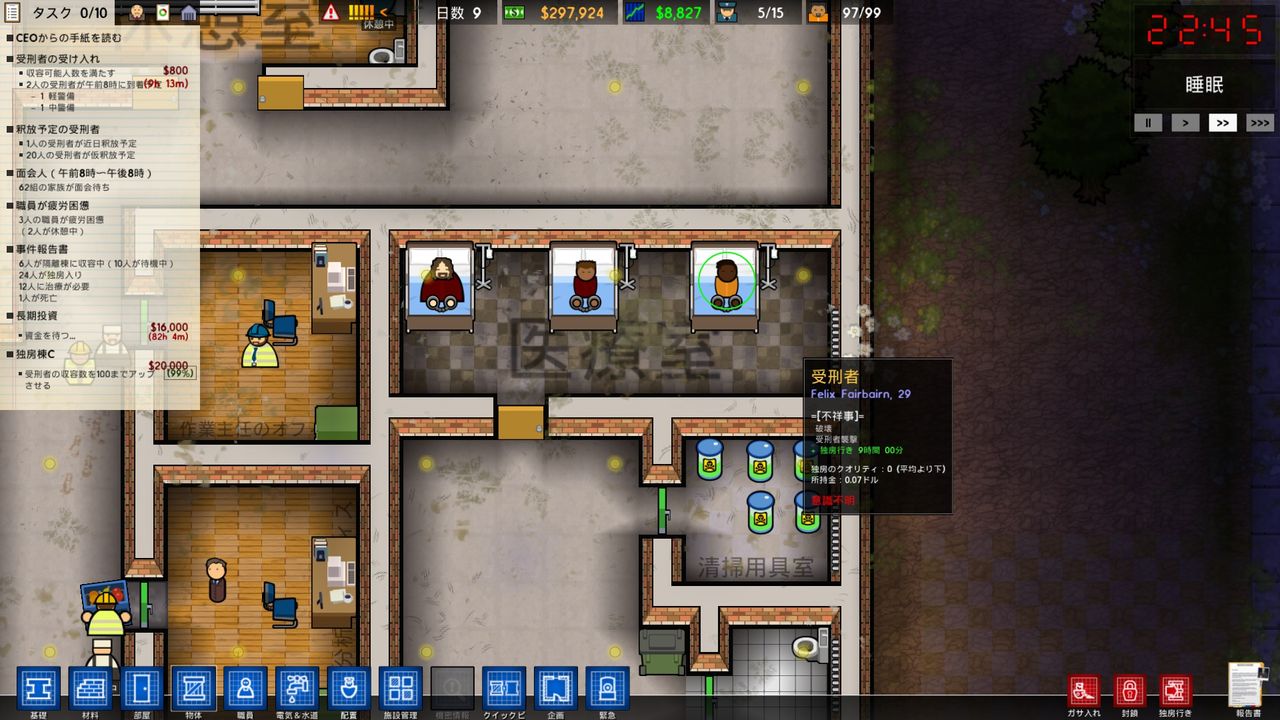Open the 物体 (Objects) placement tool

(193, 688)
